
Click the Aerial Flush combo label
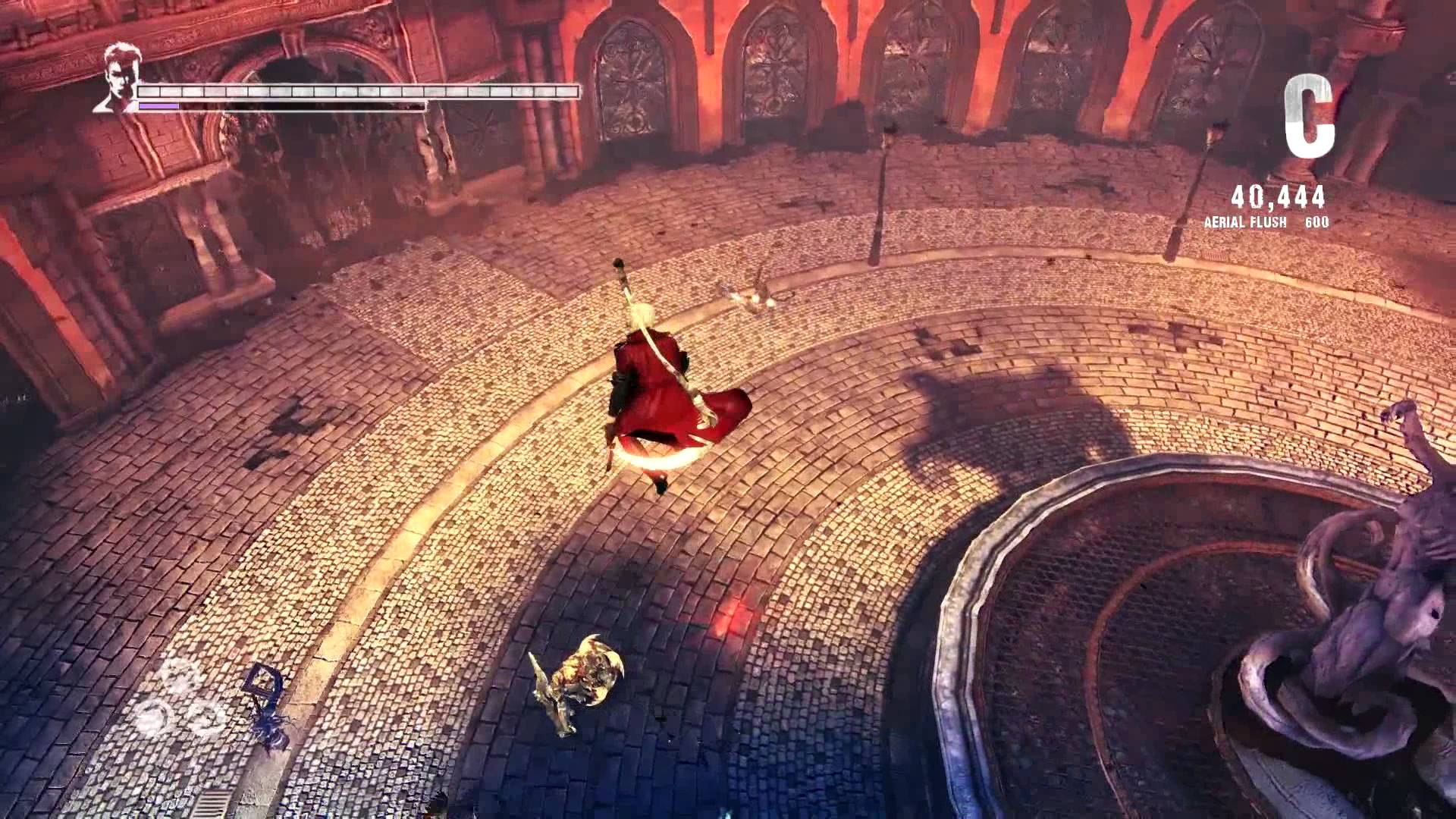point(1247,224)
